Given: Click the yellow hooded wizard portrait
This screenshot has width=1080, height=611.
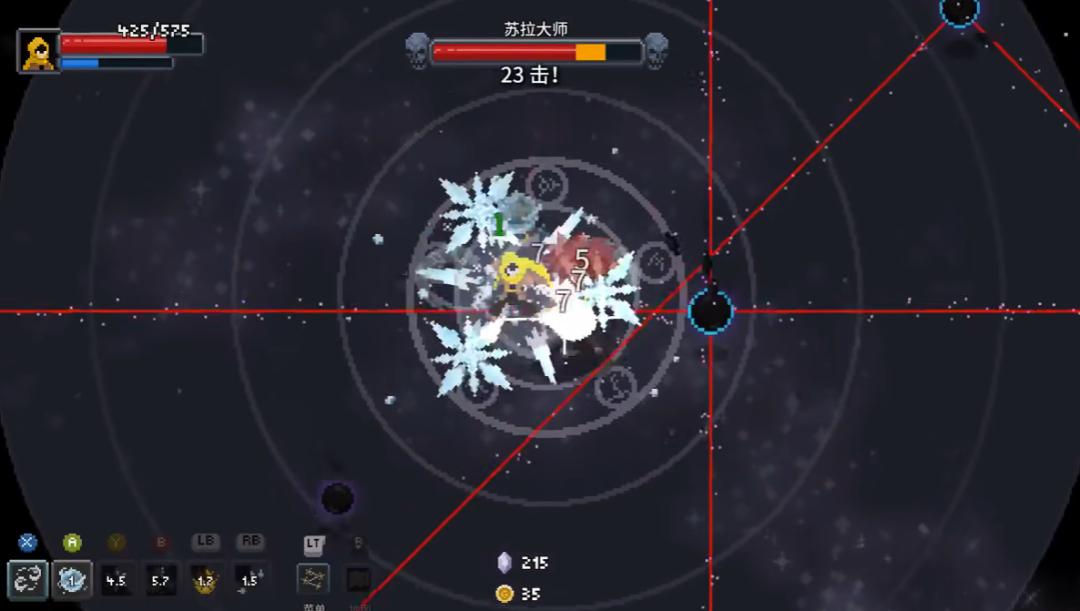Looking at the screenshot, I should (x=39, y=51).
